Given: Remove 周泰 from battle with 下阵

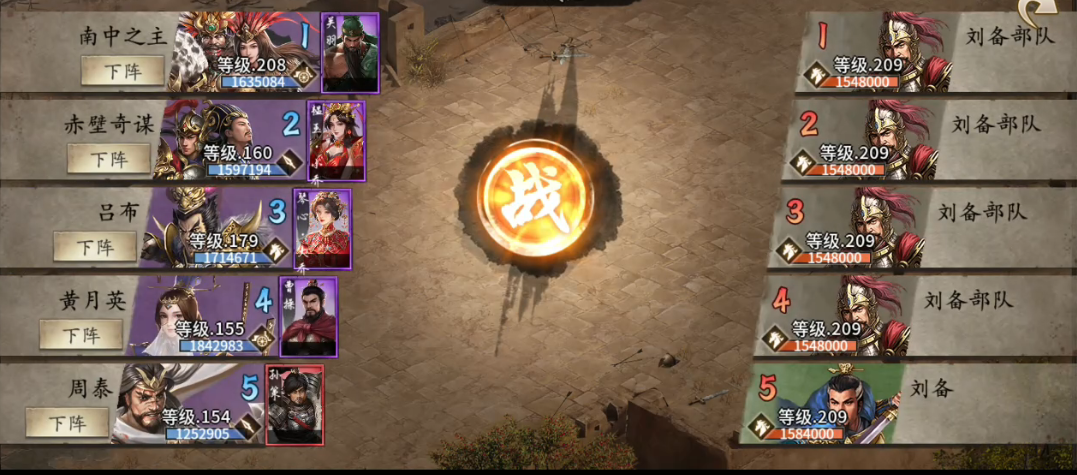Looking at the screenshot, I should pos(67,422).
